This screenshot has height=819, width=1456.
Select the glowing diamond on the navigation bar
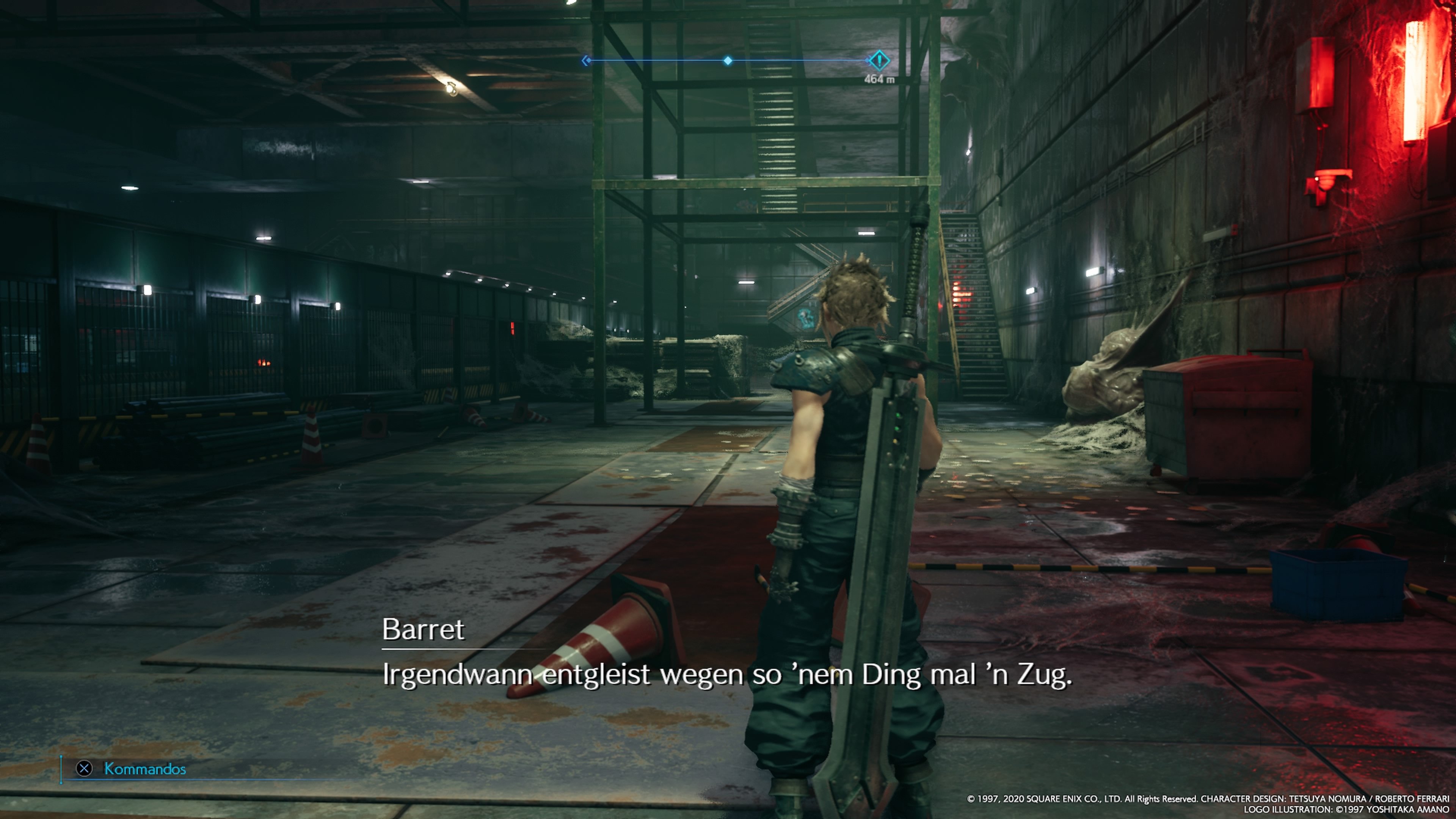pos(728,60)
